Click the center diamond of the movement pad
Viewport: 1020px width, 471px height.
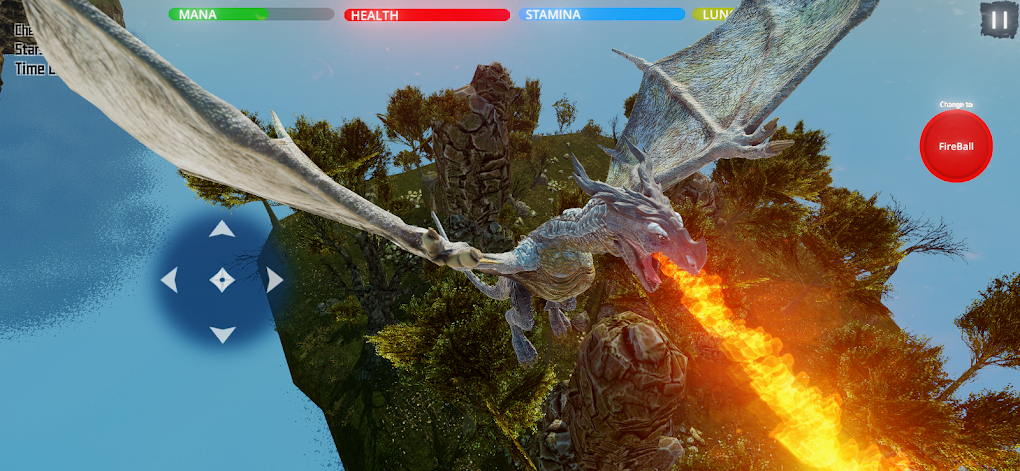(222, 281)
